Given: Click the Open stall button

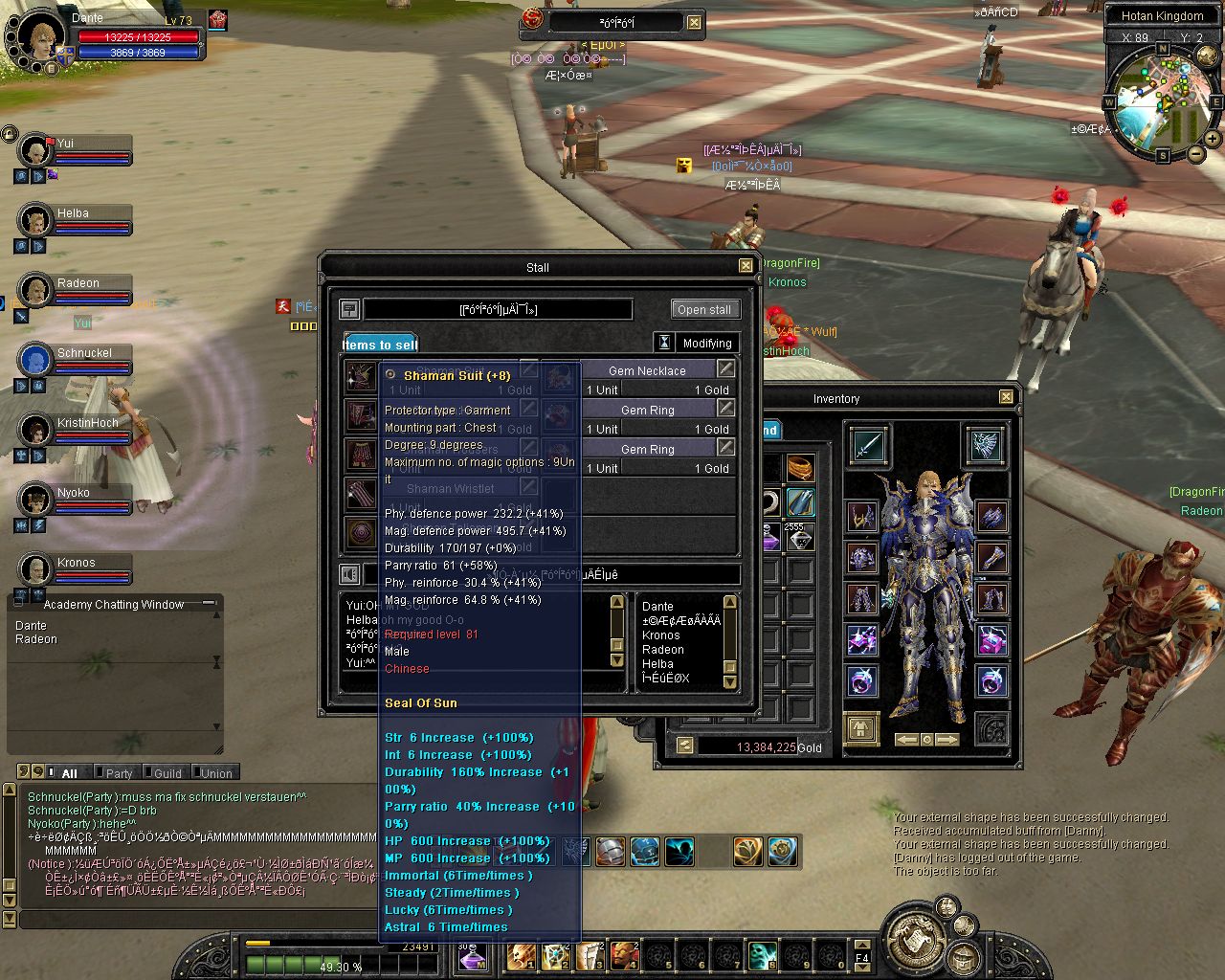Looking at the screenshot, I should pyautogui.click(x=703, y=309).
